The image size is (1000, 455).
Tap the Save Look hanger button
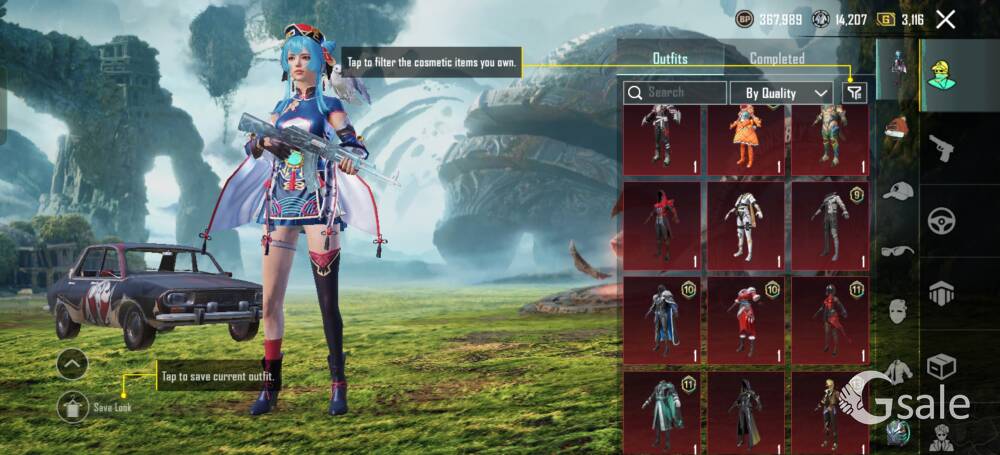pyautogui.click(x=72, y=406)
